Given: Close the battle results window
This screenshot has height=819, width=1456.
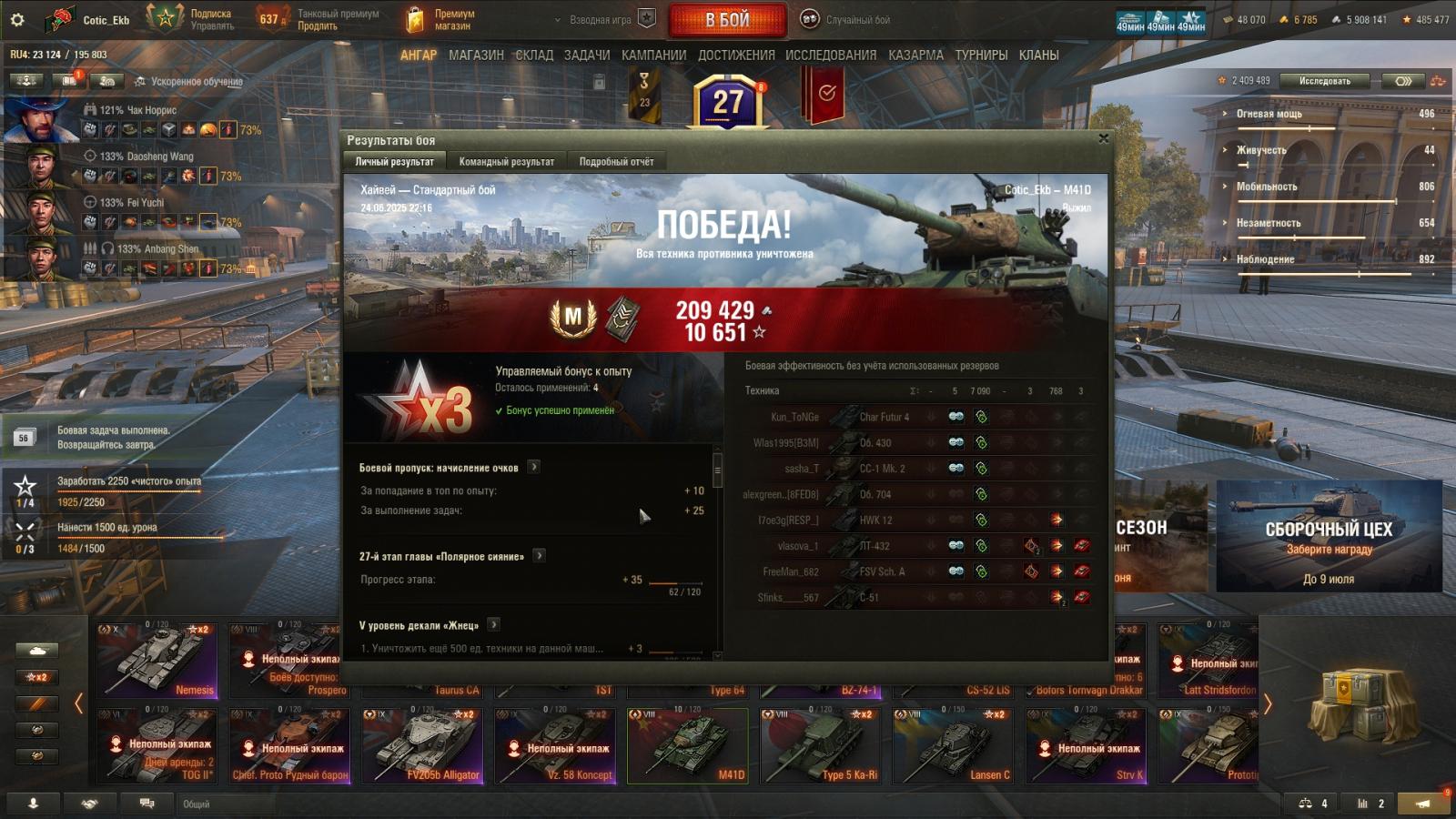Looking at the screenshot, I should tap(1103, 138).
